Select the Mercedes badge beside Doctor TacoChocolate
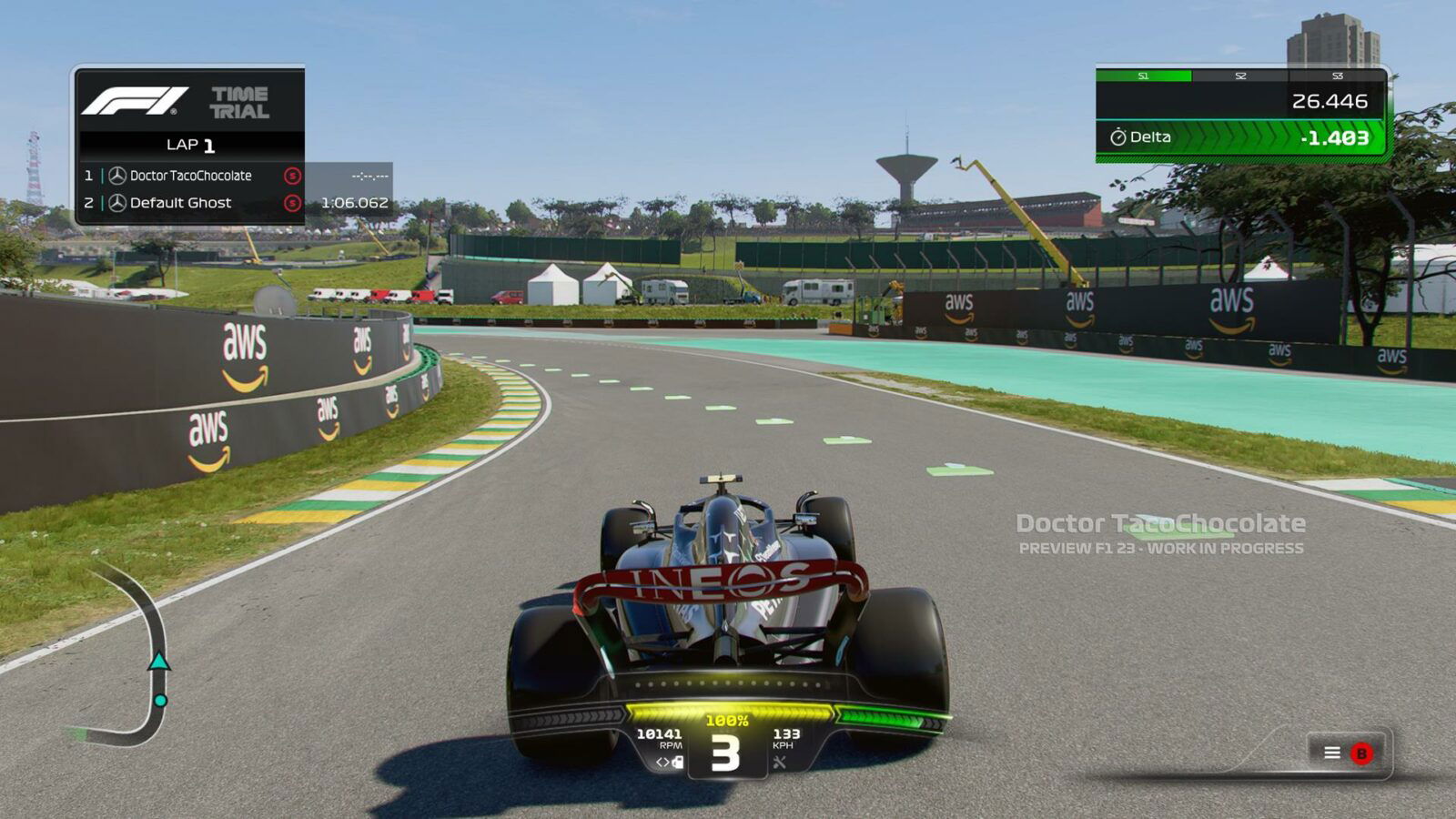The image size is (1456, 819). coord(117,176)
